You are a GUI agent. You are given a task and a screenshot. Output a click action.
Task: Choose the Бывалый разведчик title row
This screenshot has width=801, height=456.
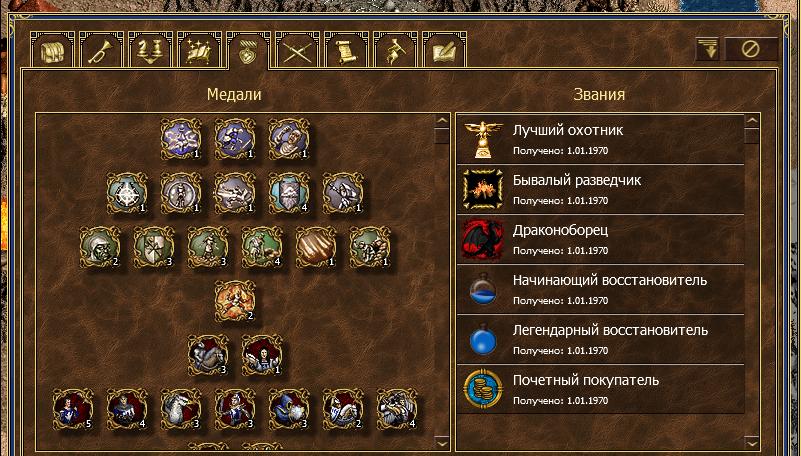(x=600, y=189)
